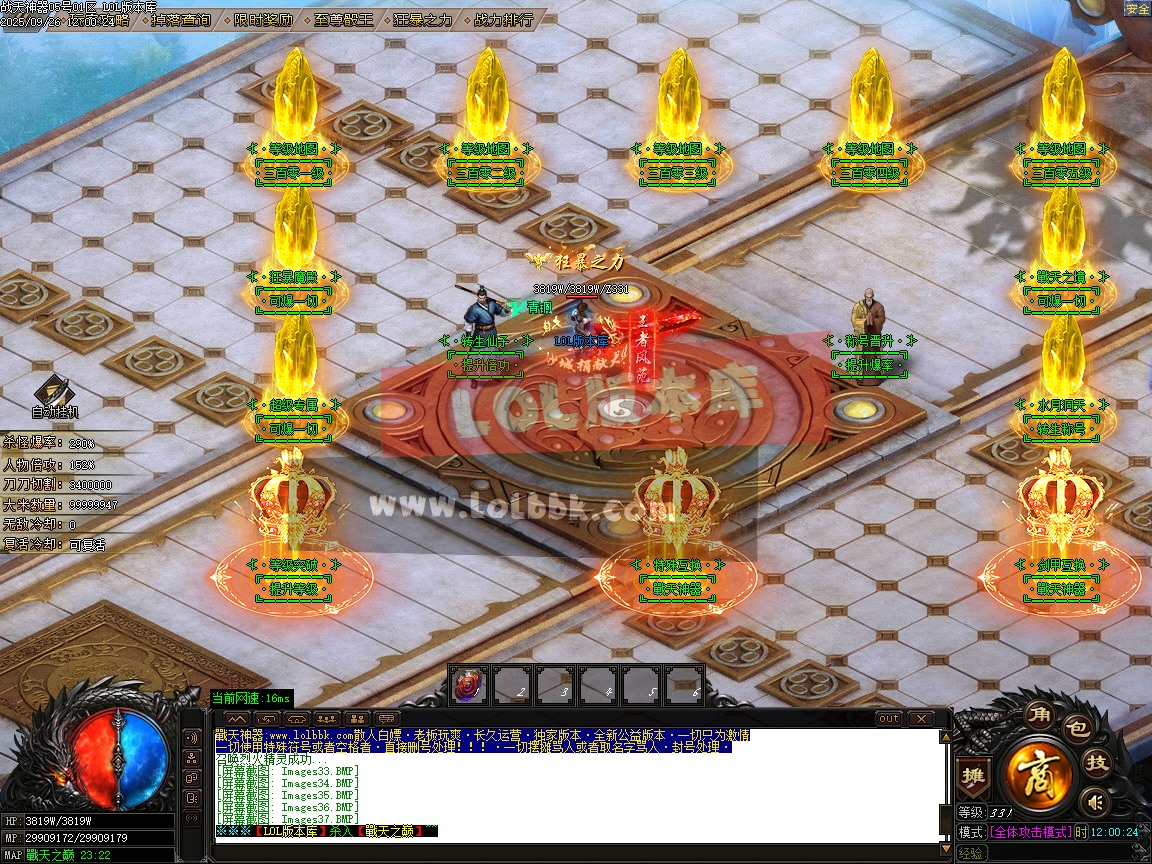
Task: Use the potion in hotbar slot 1
Action: tap(468, 685)
